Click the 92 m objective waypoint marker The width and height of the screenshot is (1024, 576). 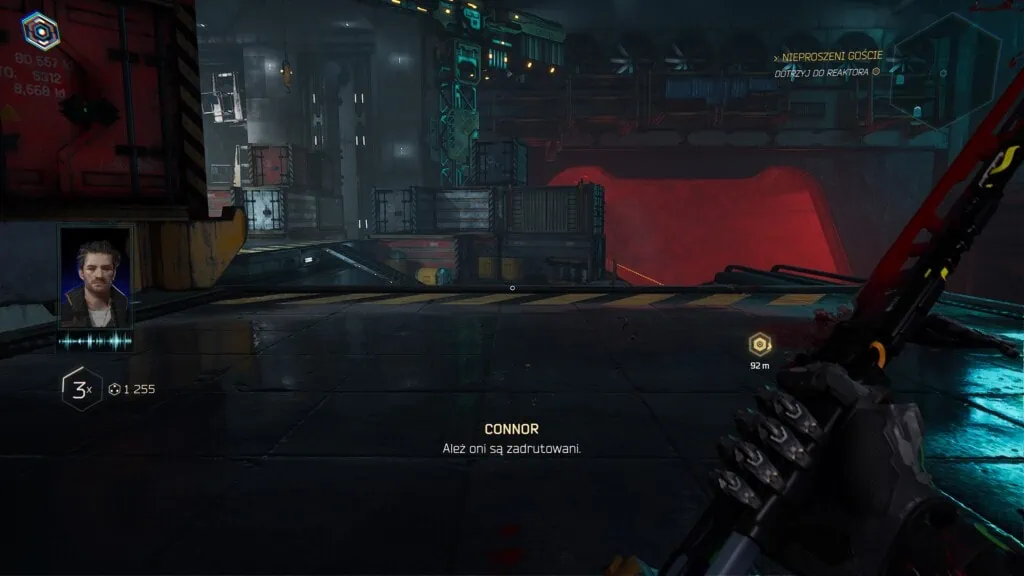(x=760, y=345)
